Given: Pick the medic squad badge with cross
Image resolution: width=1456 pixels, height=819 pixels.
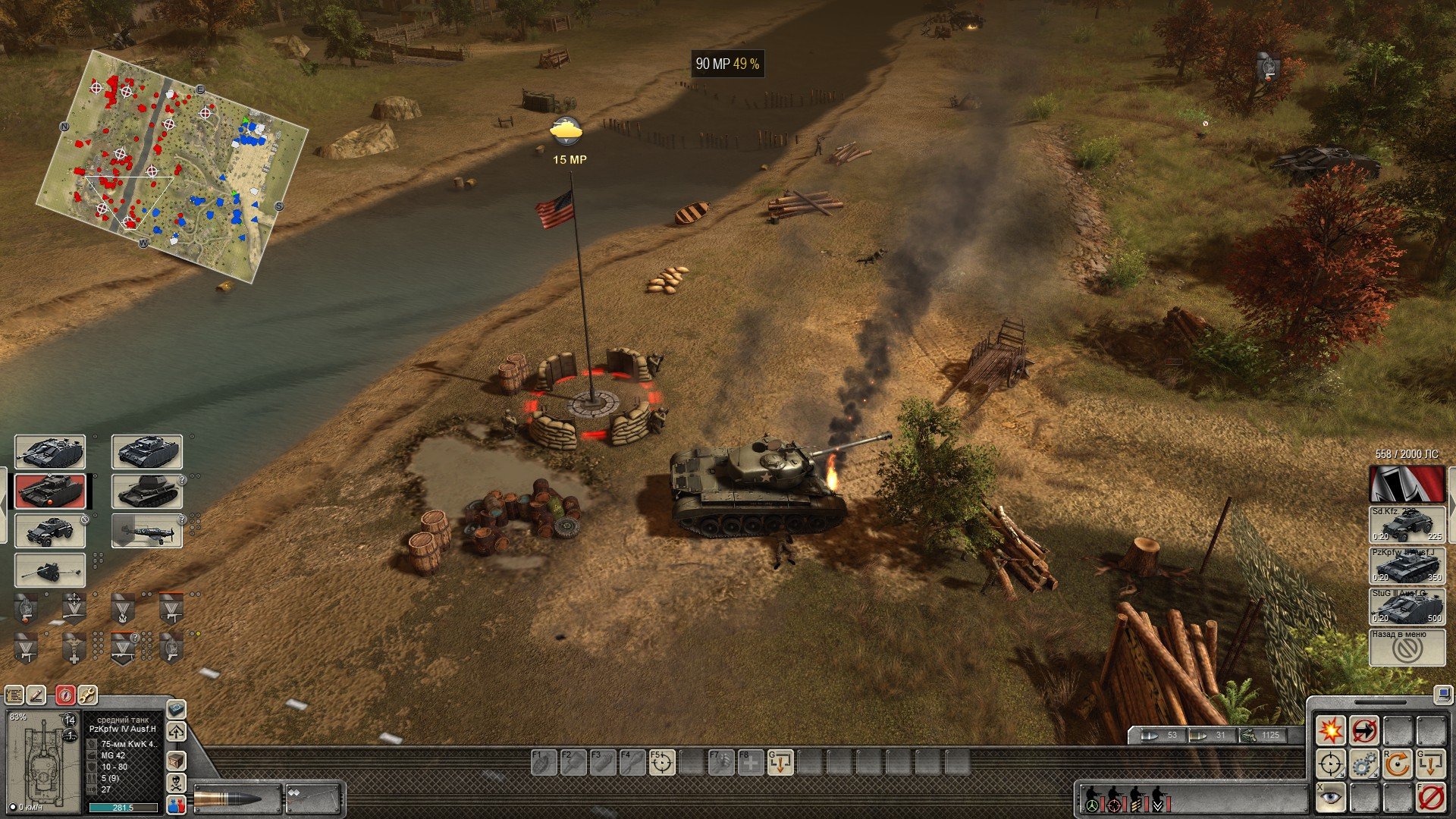Looking at the screenshot, I should pos(74,648).
